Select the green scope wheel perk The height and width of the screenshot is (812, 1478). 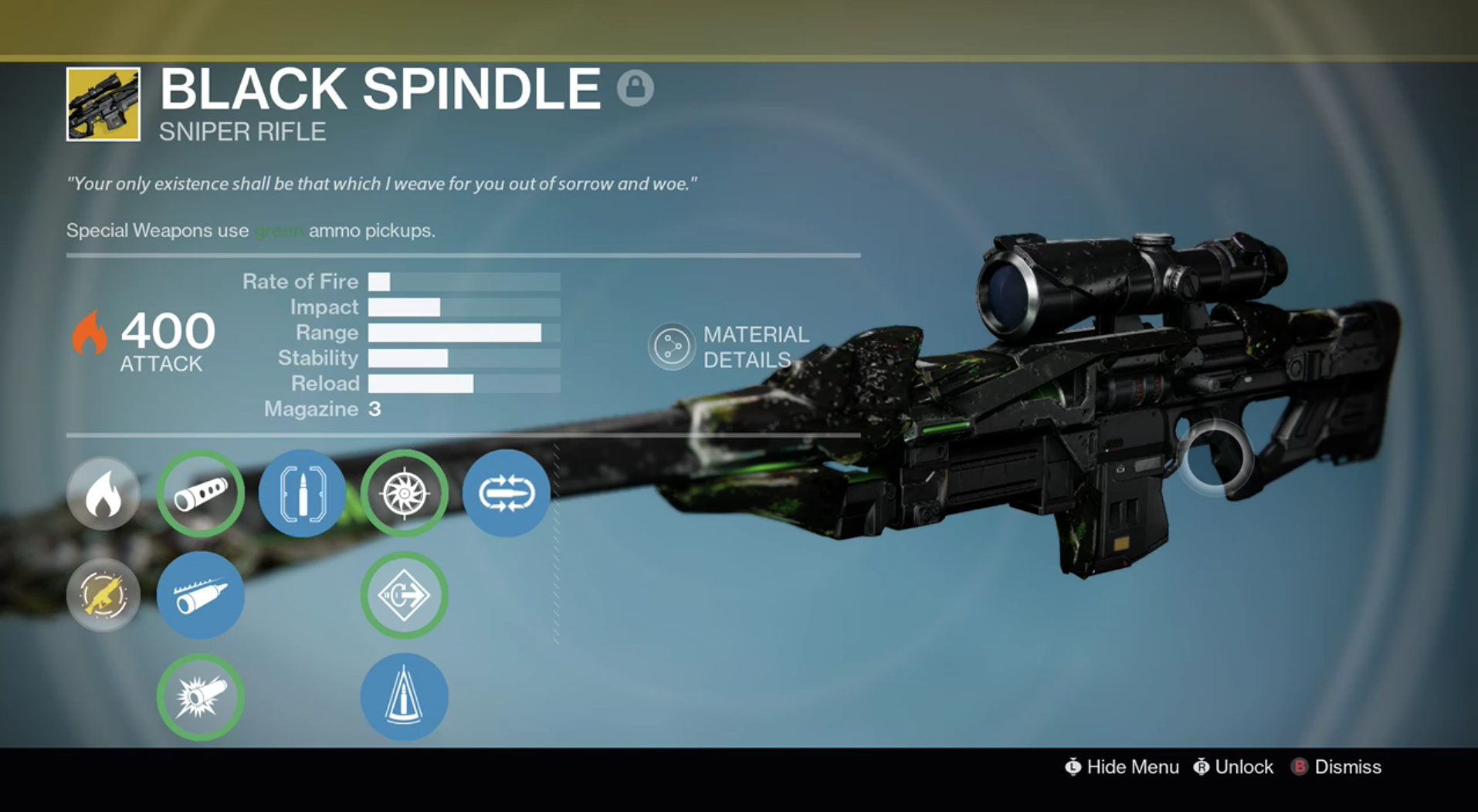coord(405,493)
